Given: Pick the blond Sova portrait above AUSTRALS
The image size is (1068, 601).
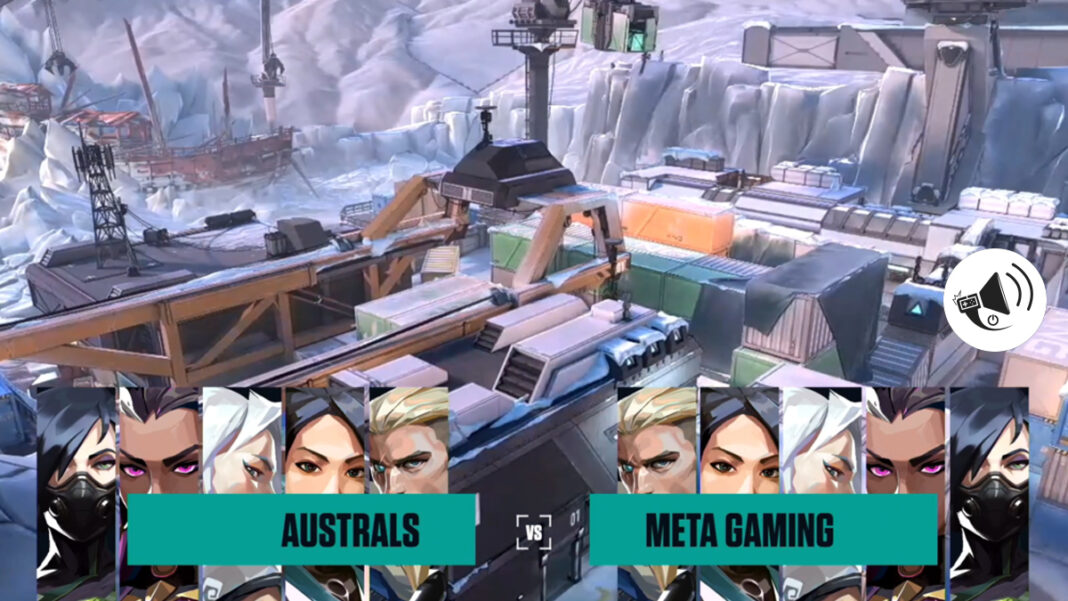Looking at the screenshot, I should coord(408,440).
